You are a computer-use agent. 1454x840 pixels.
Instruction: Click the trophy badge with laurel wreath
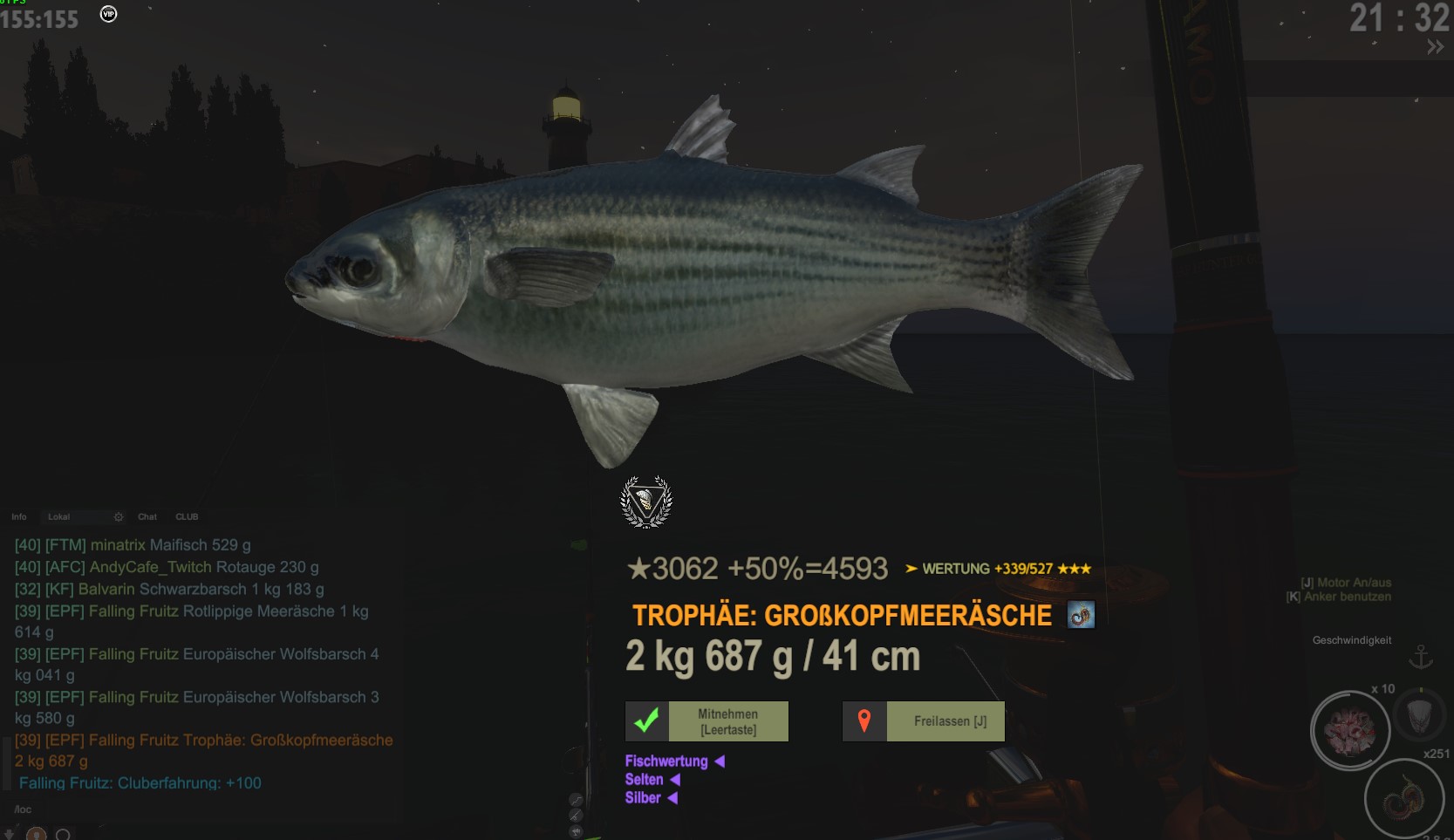pos(646,502)
